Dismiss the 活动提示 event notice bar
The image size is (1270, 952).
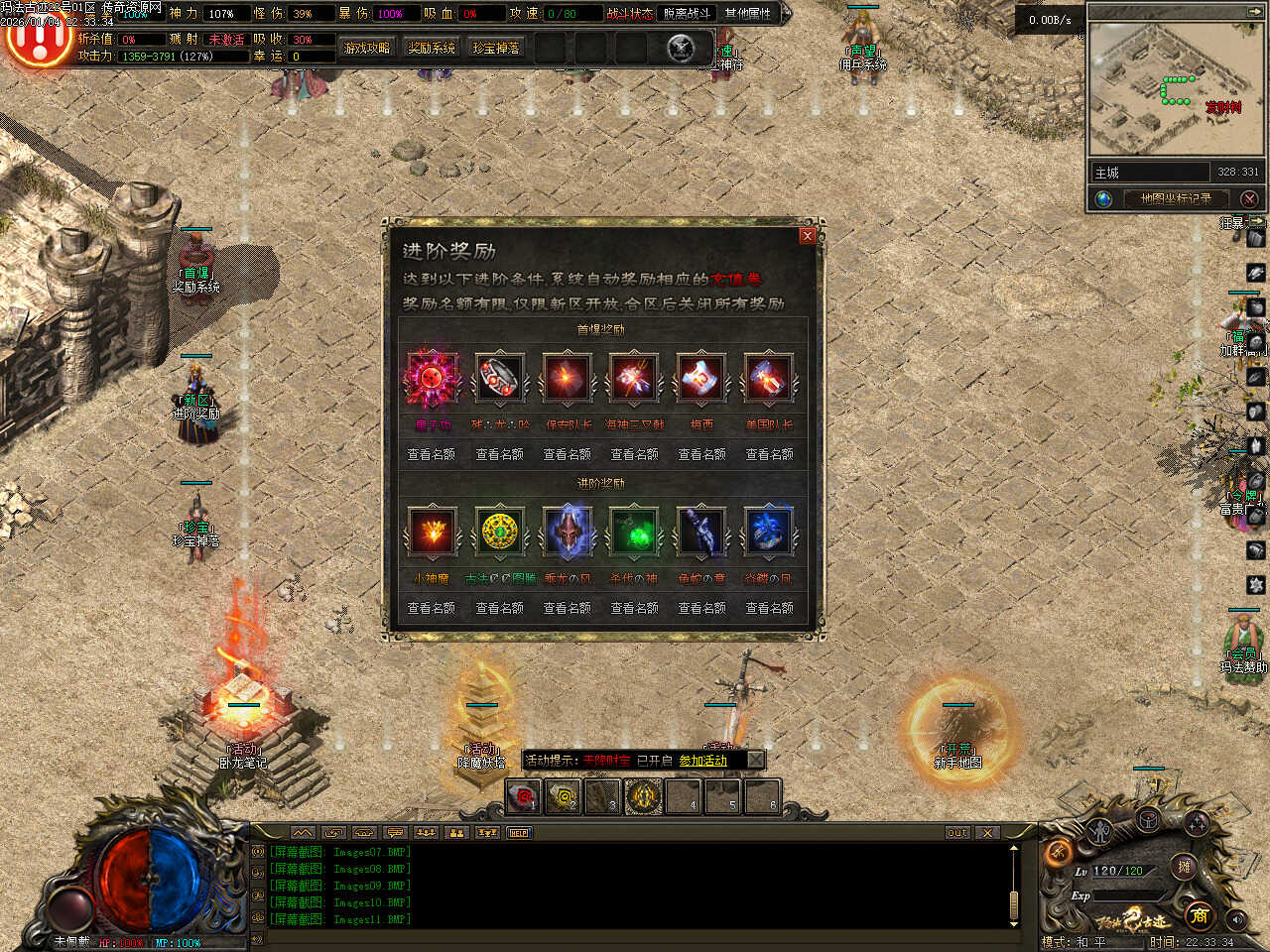pos(755,760)
